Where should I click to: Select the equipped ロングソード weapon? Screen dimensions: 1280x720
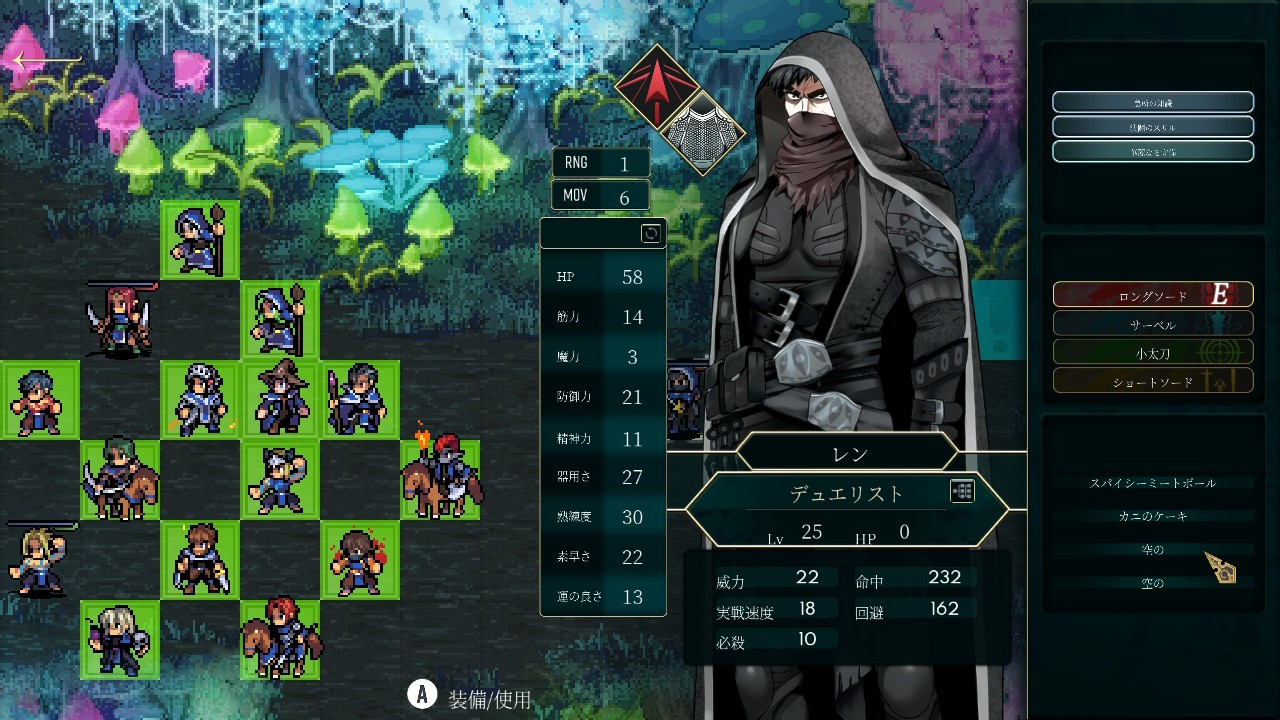[x=1152, y=295]
